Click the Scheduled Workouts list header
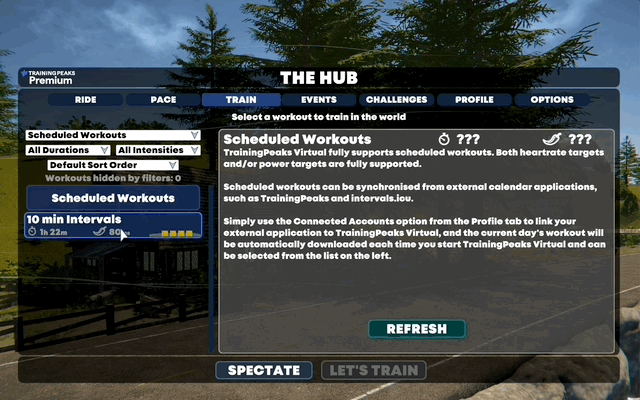640x400 pixels. point(113,198)
